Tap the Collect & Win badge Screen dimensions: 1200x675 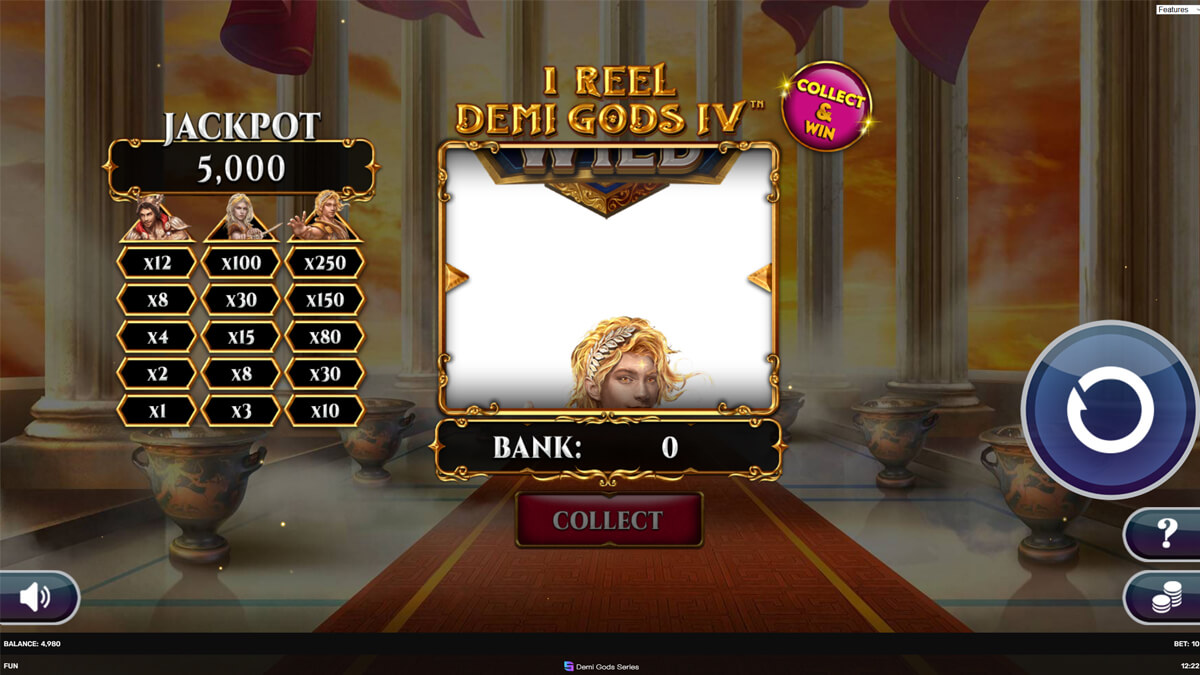pos(829,105)
